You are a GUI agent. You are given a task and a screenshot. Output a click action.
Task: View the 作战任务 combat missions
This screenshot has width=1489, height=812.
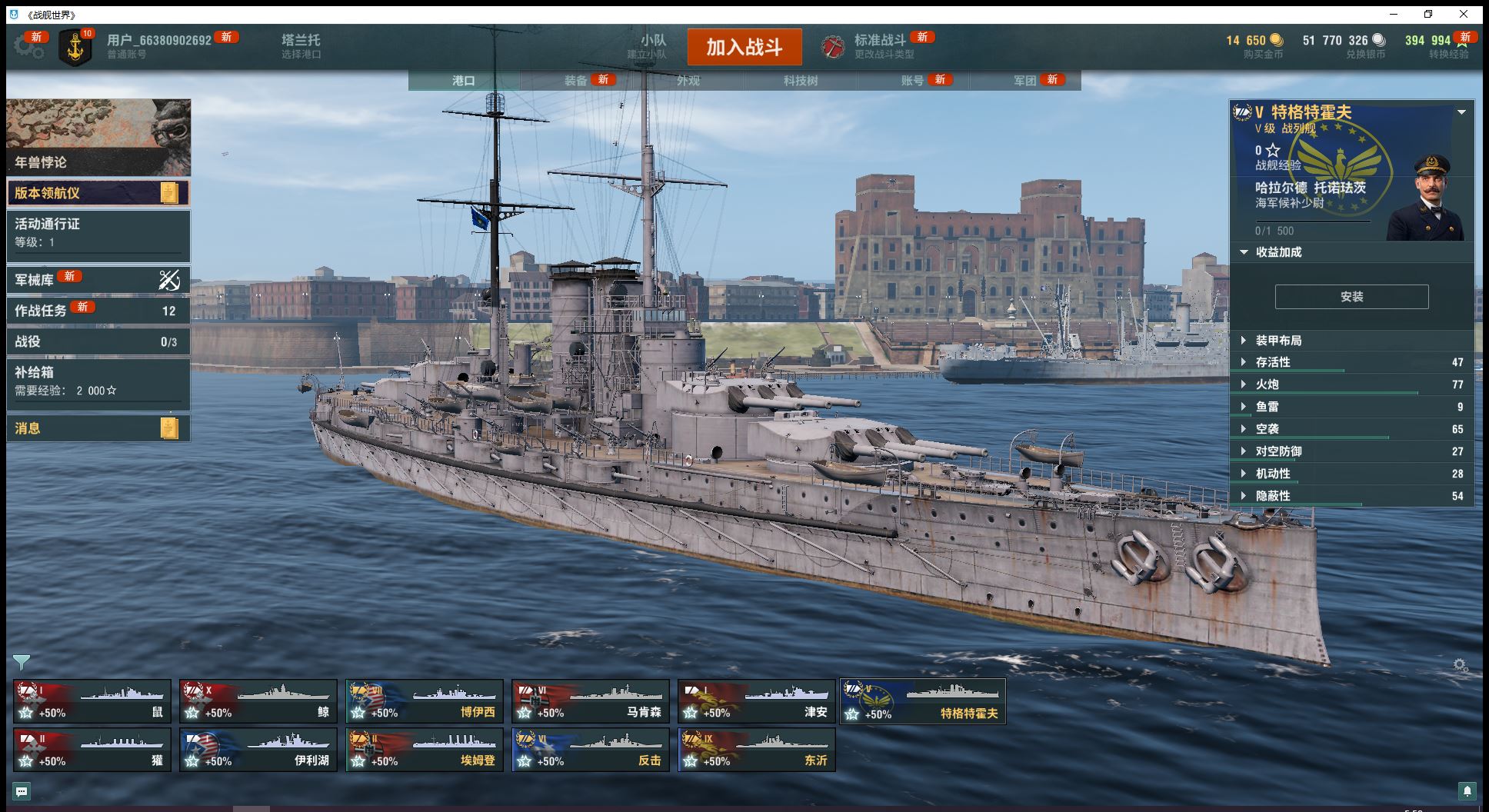(98, 311)
